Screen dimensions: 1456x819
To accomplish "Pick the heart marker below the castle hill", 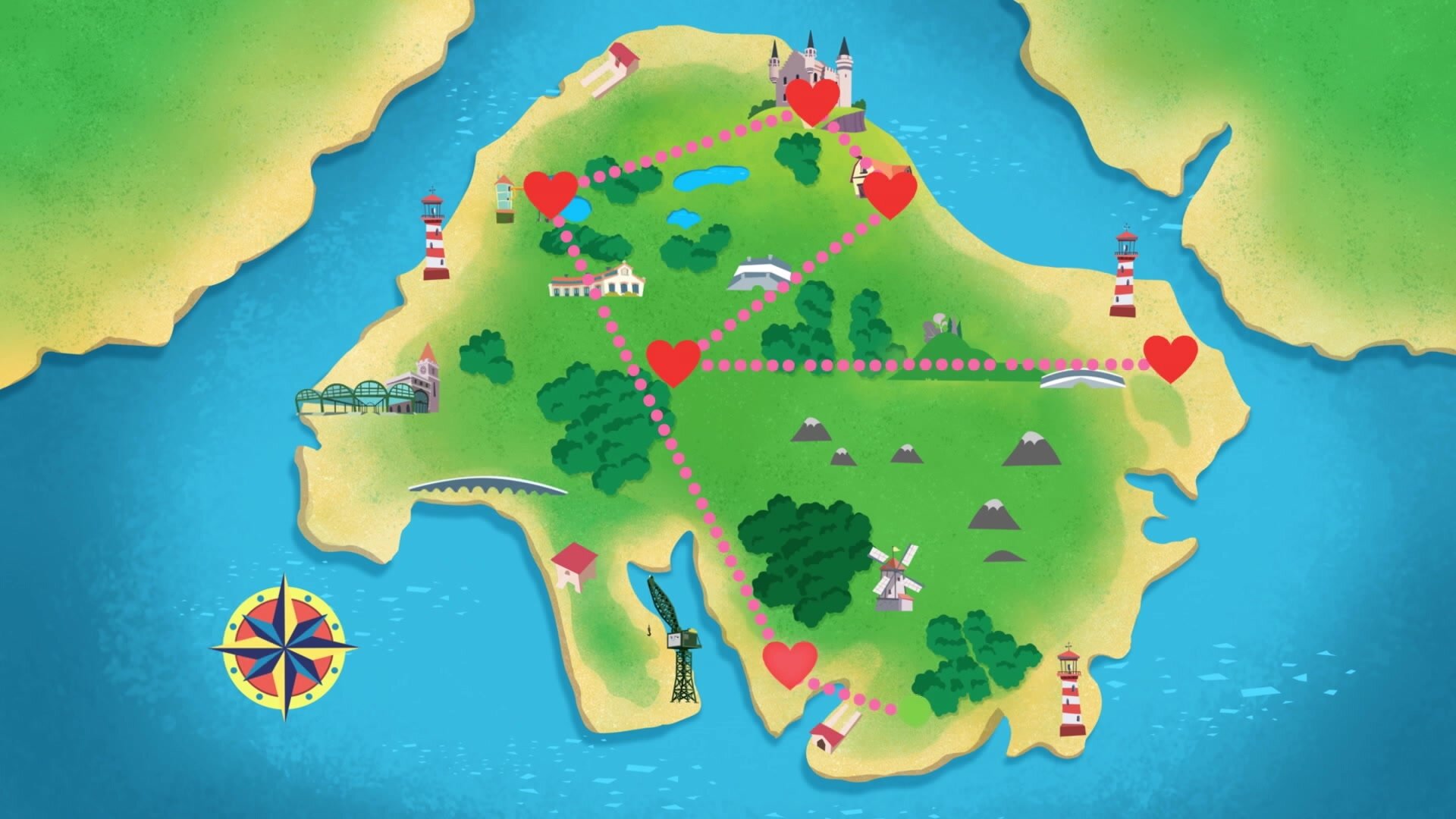I will (x=891, y=194).
